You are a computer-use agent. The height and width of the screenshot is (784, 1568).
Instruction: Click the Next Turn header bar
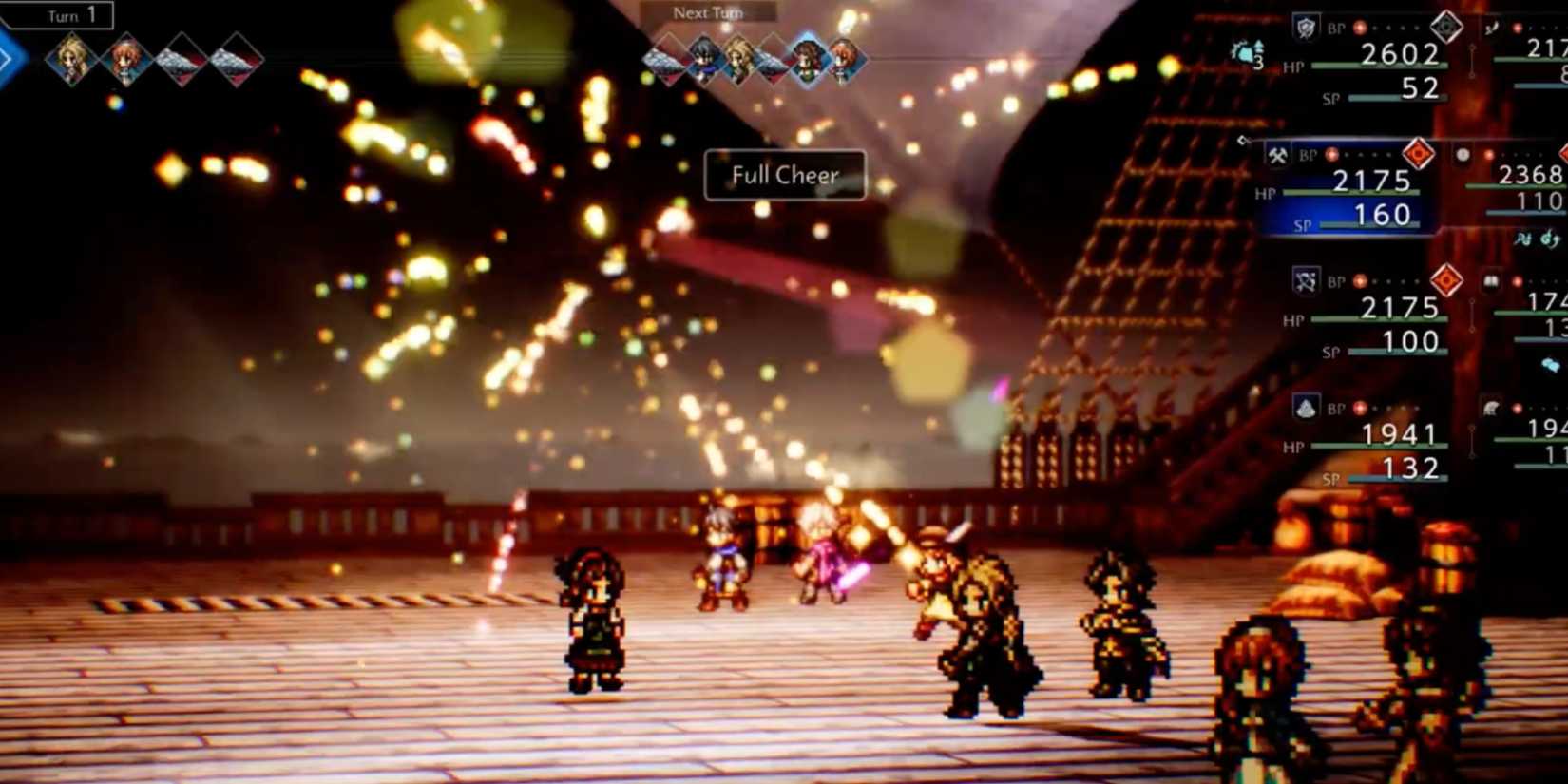(x=708, y=12)
